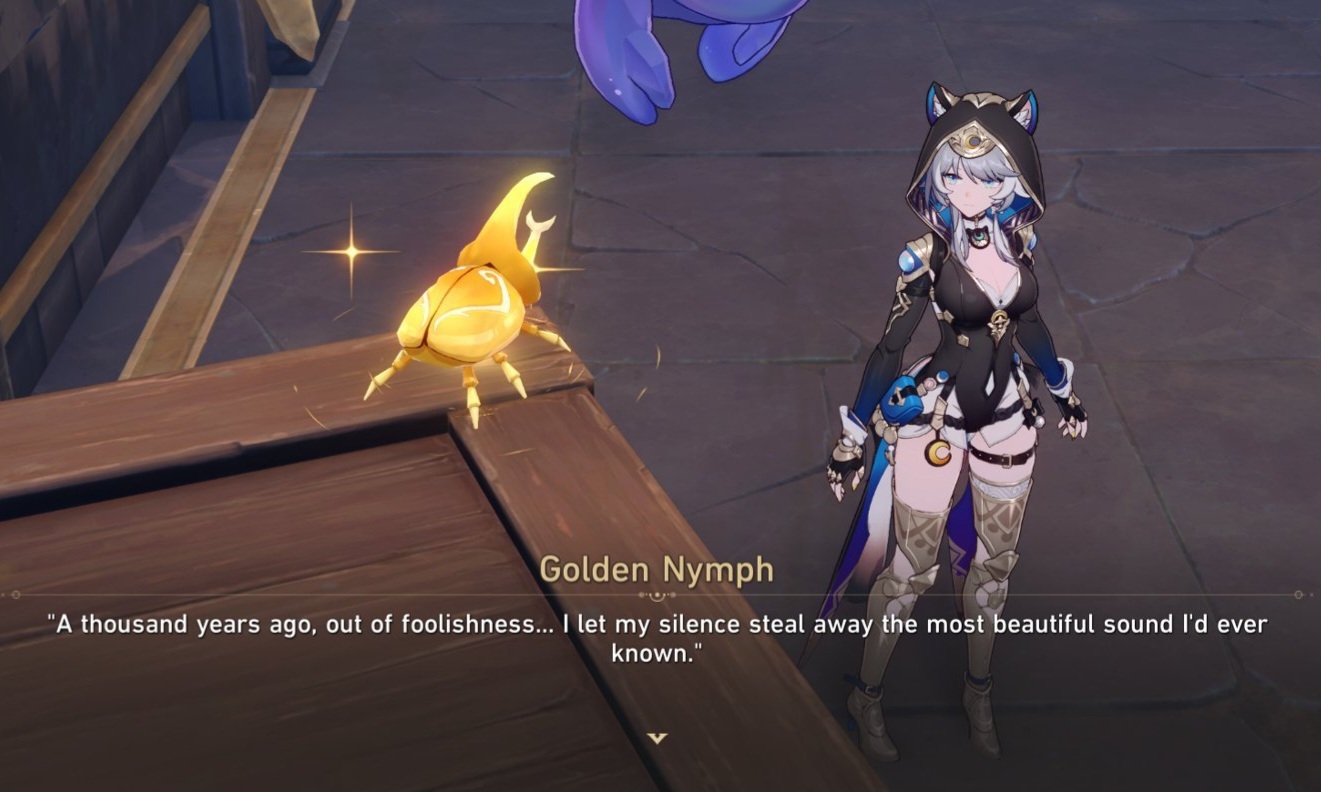Image resolution: width=1321 pixels, height=792 pixels.
Task: Click the dialogue continue arrow below the text
Action: pos(657,738)
